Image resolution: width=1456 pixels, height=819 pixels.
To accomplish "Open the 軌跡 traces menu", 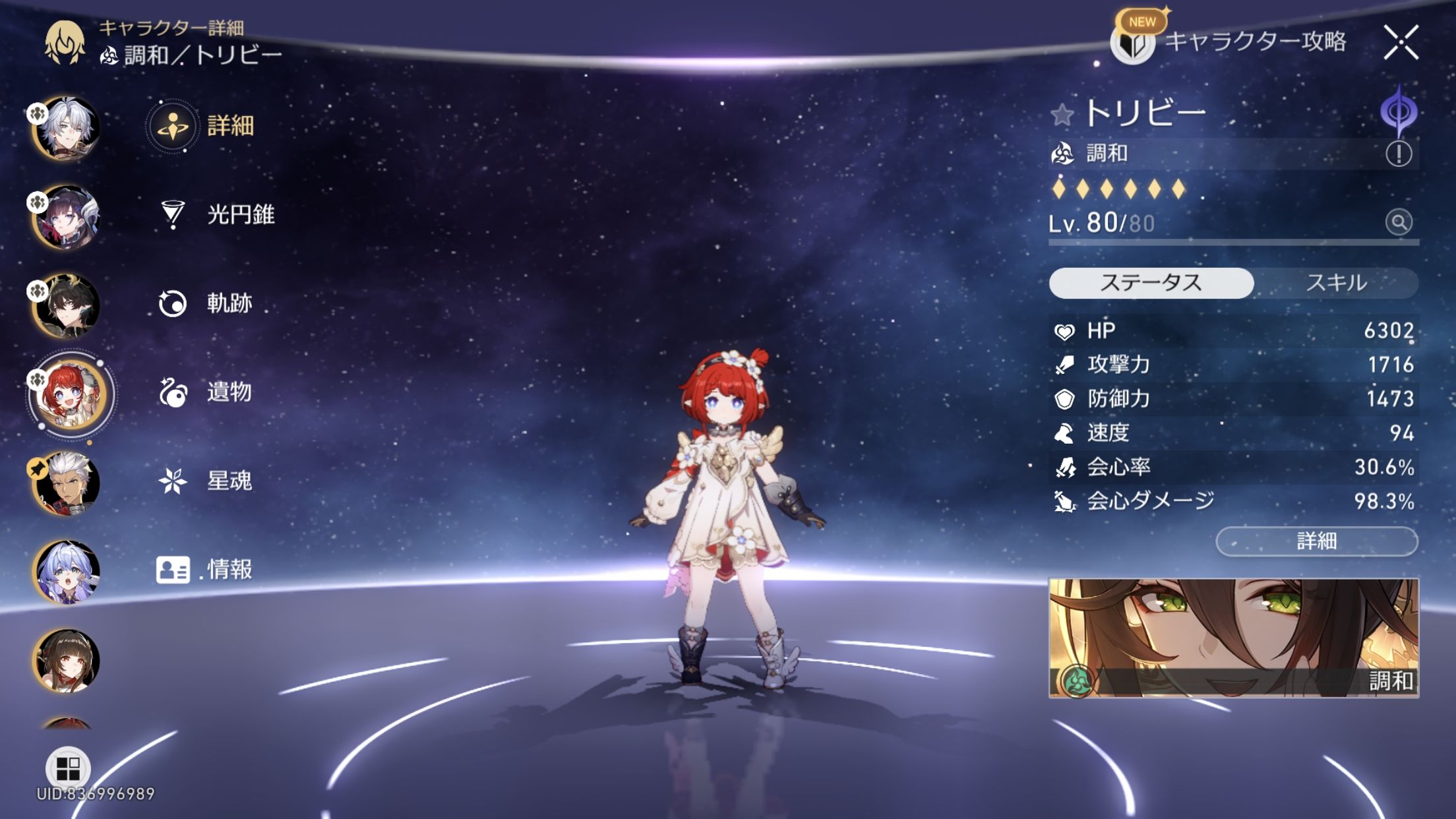I will click(206, 303).
